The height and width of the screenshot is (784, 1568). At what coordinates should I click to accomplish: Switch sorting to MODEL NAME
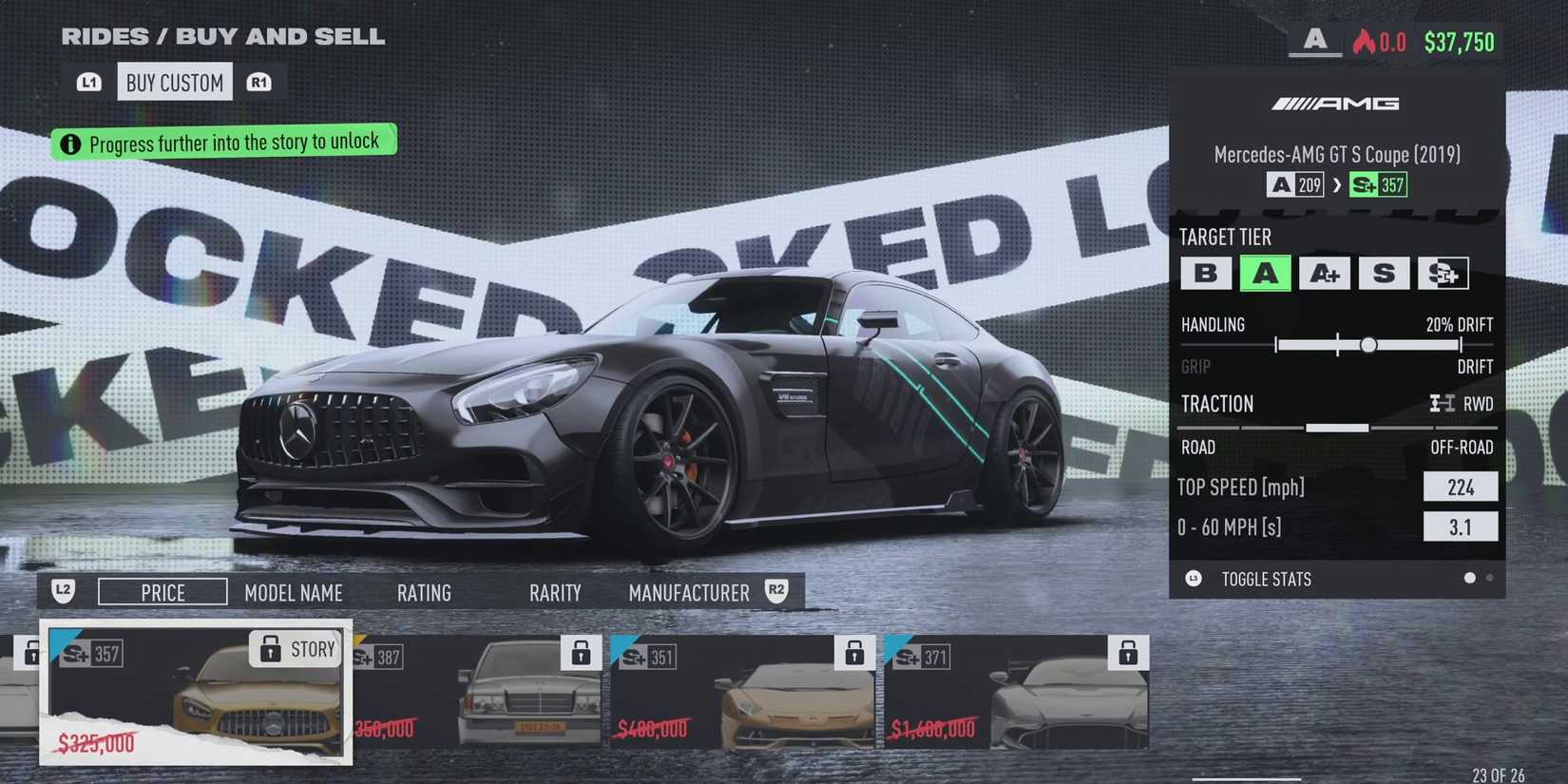[x=294, y=592]
